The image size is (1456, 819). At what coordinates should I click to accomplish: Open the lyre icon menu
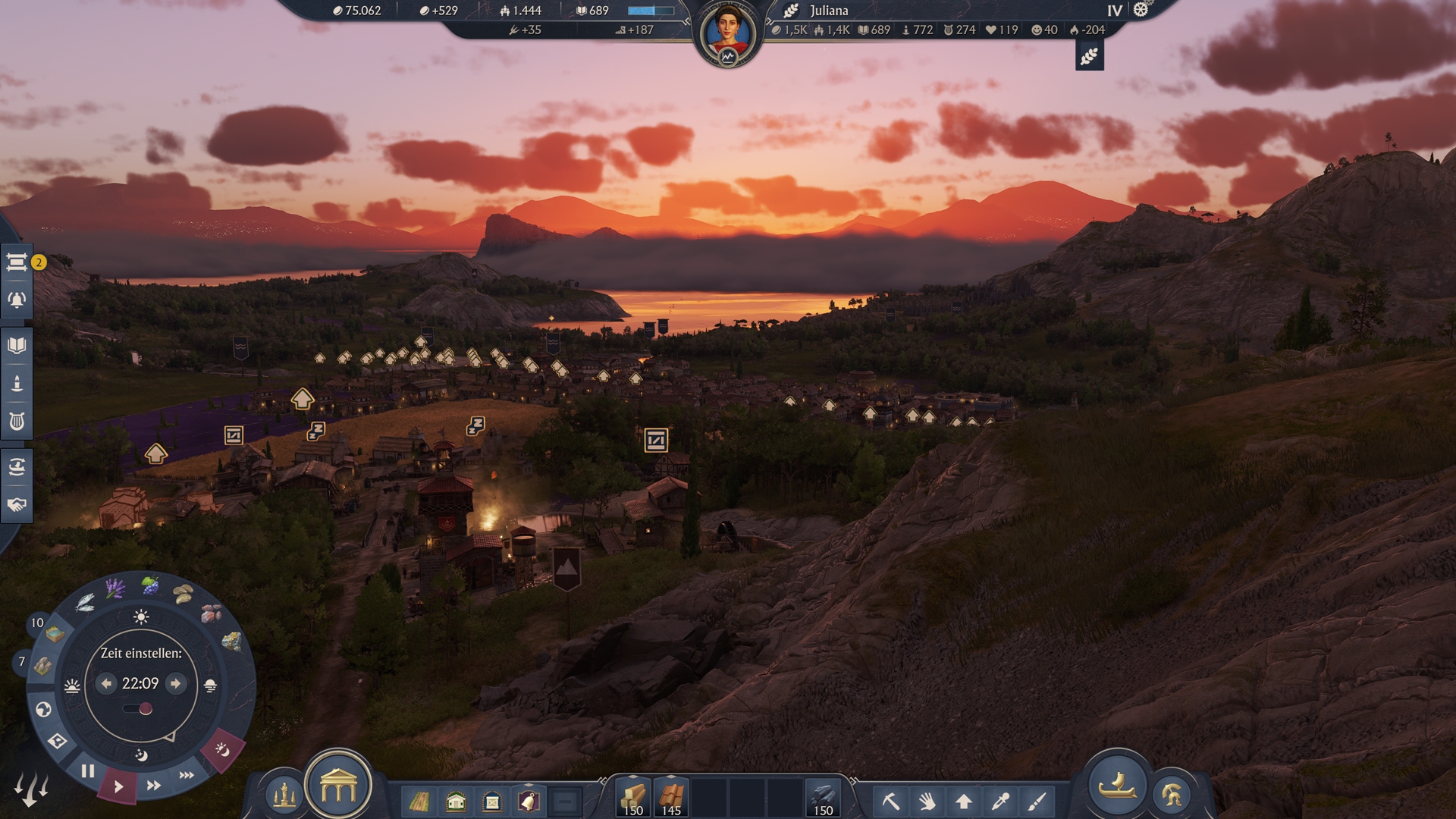coord(17,422)
